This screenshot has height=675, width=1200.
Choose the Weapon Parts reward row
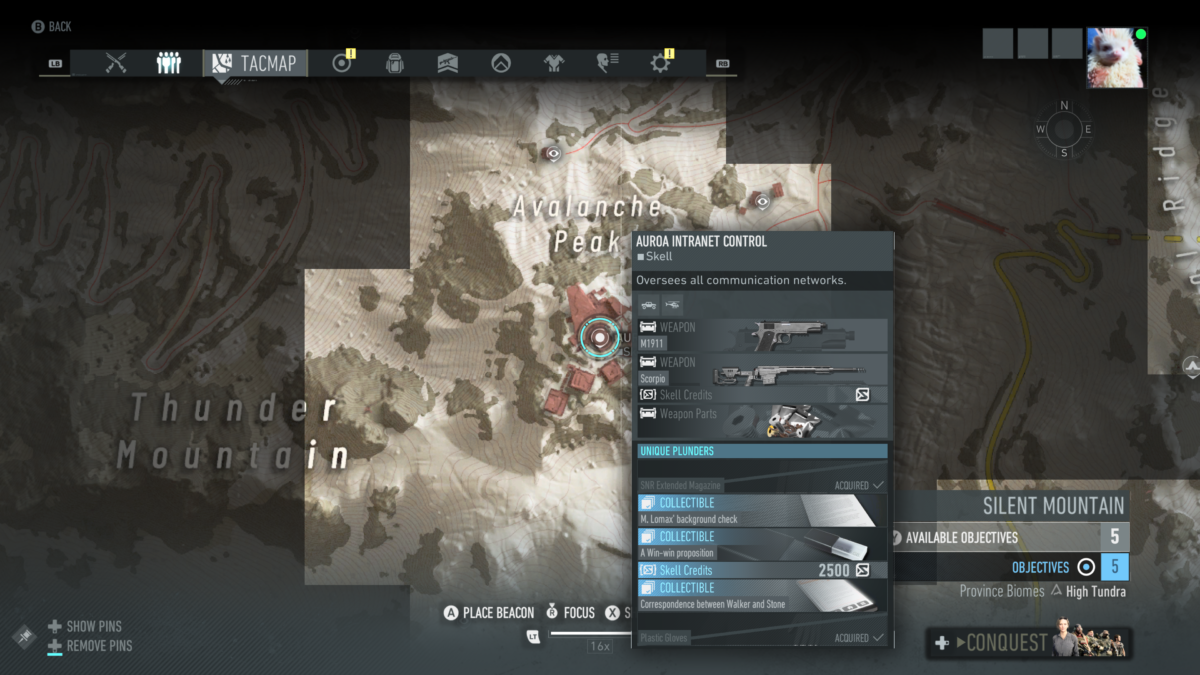pyautogui.click(x=762, y=420)
